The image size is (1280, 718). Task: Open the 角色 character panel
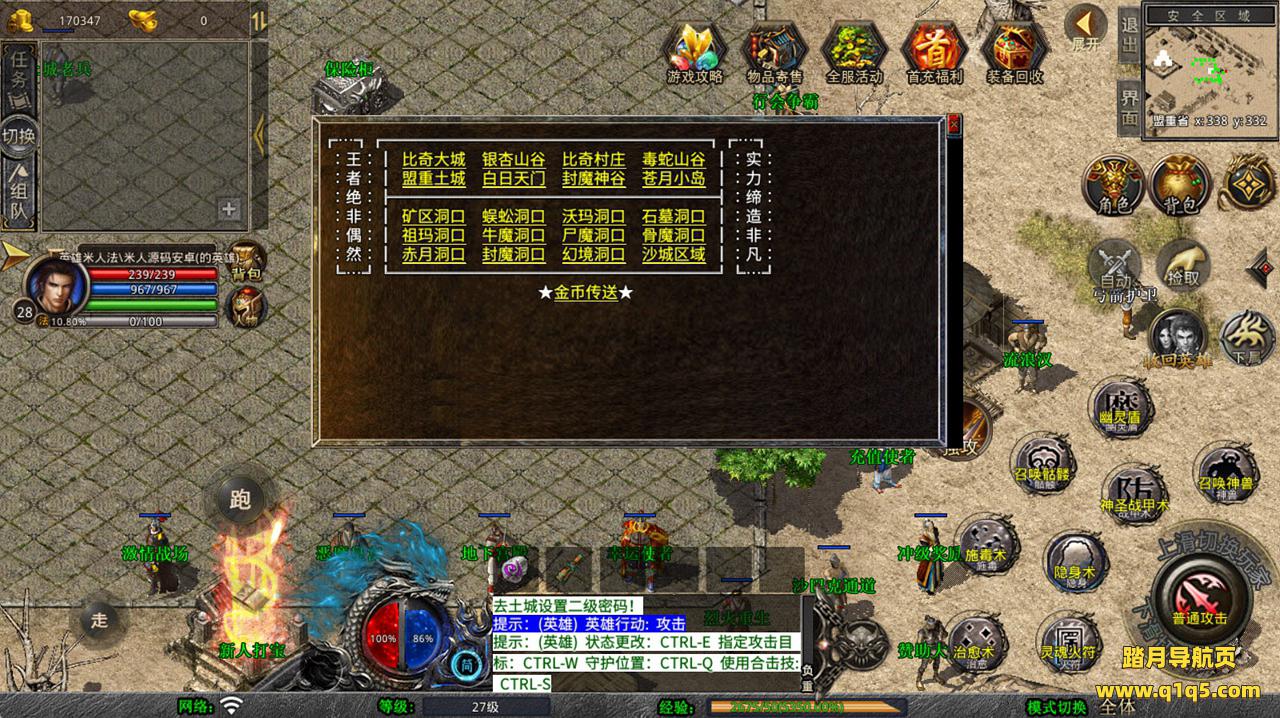pyautogui.click(x=1114, y=184)
